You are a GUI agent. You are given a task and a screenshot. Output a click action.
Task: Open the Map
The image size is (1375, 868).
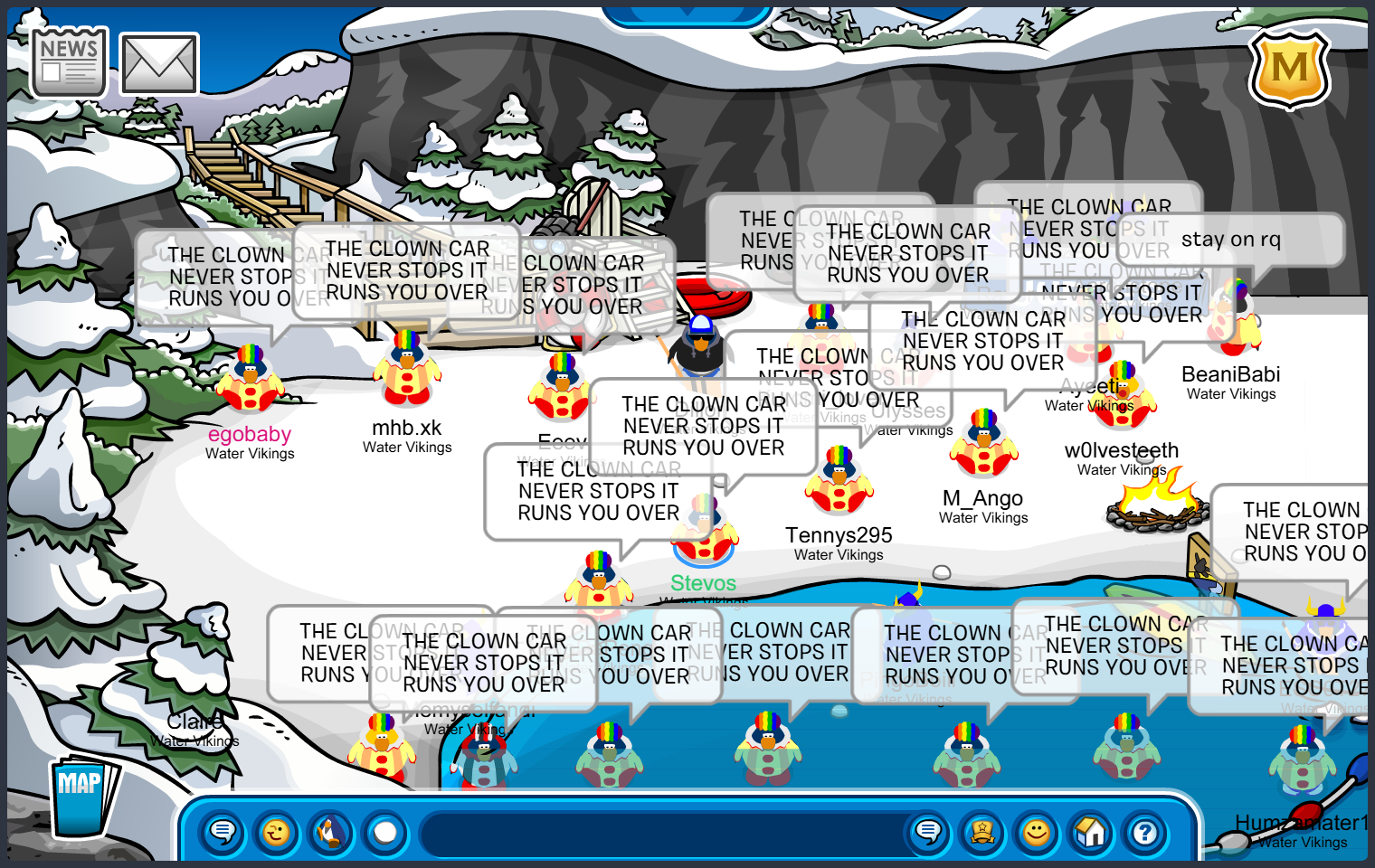click(x=82, y=797)
